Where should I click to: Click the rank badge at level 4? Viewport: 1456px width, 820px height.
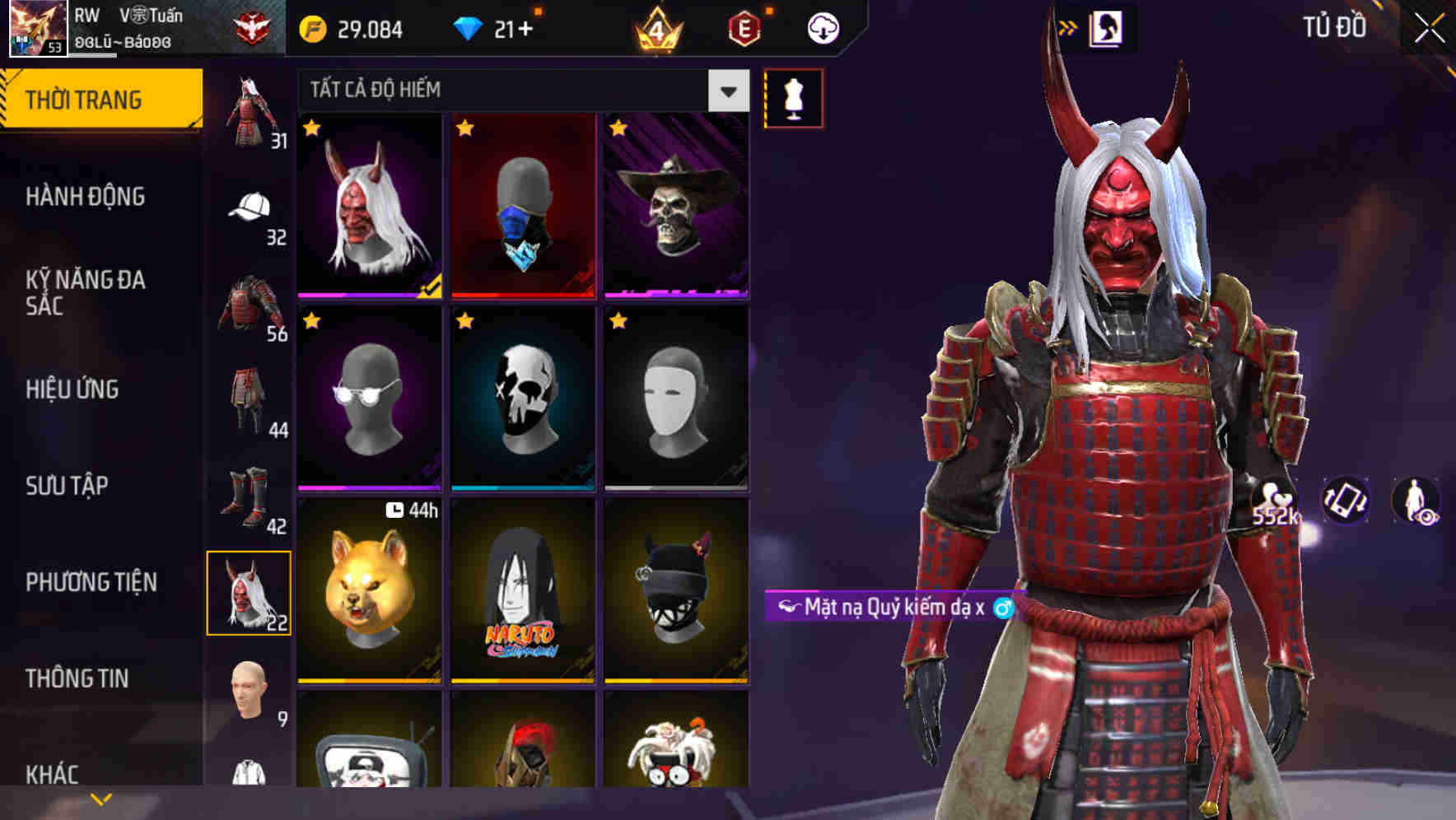tap(658, 27)
